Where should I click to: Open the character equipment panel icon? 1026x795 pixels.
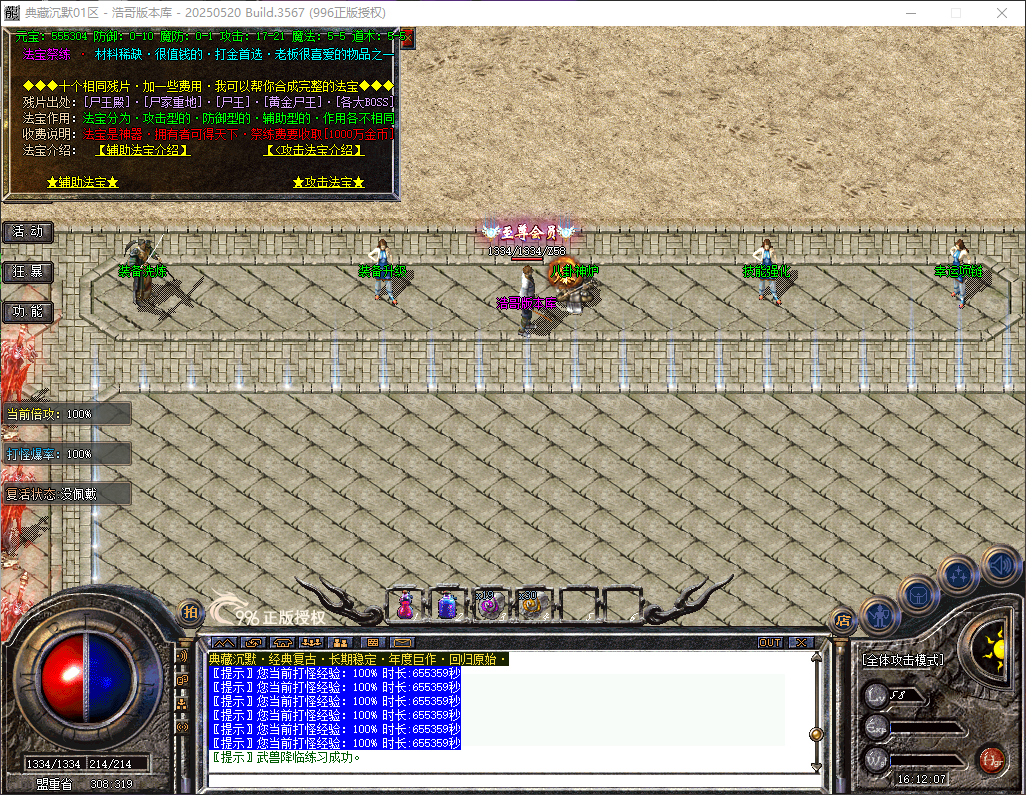880,614
